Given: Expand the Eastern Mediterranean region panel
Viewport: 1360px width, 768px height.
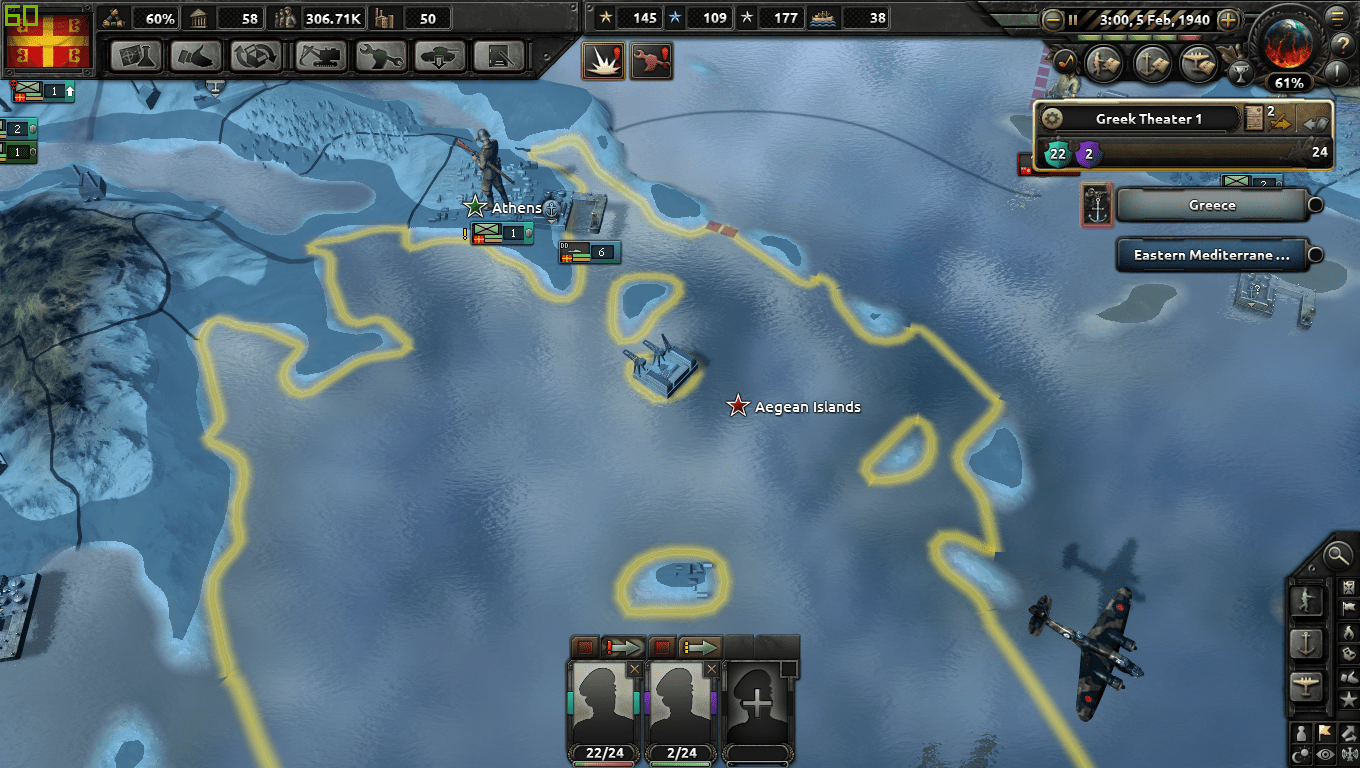Looking at the screenshot, I should [x=1316, y=255].
